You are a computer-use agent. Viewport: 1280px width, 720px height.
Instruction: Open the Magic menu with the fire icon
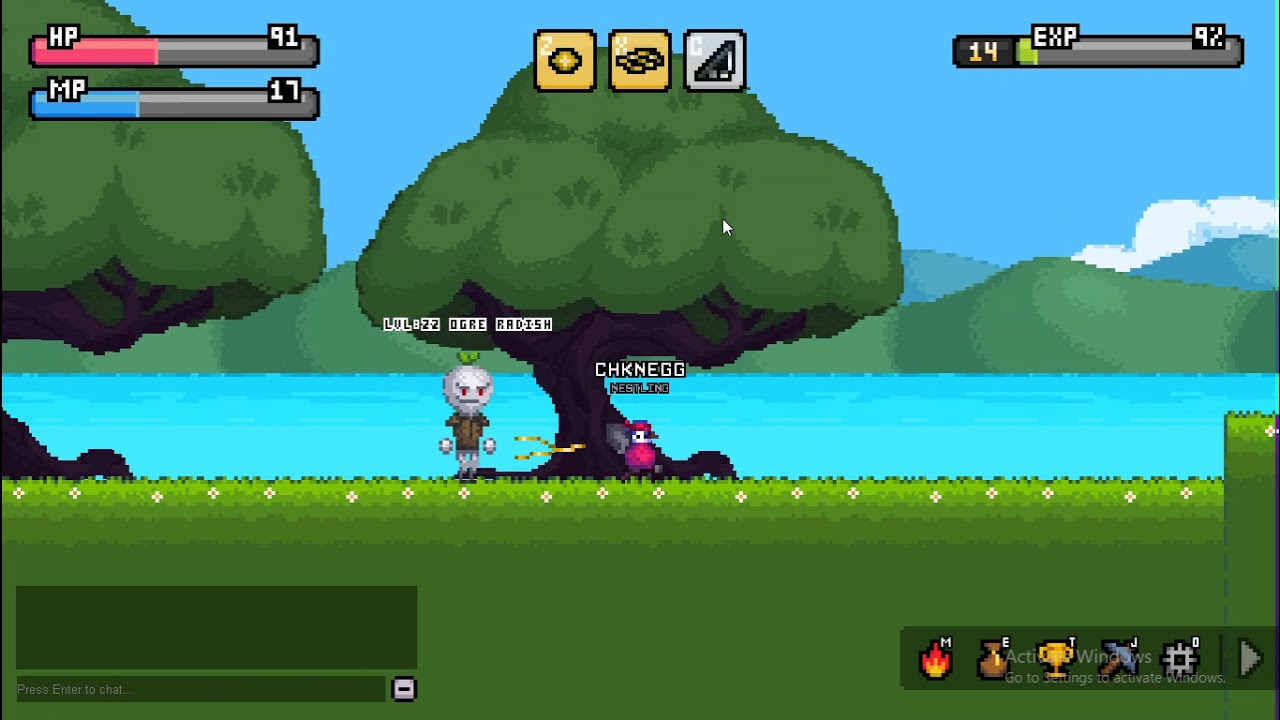(x=935, y=657)
